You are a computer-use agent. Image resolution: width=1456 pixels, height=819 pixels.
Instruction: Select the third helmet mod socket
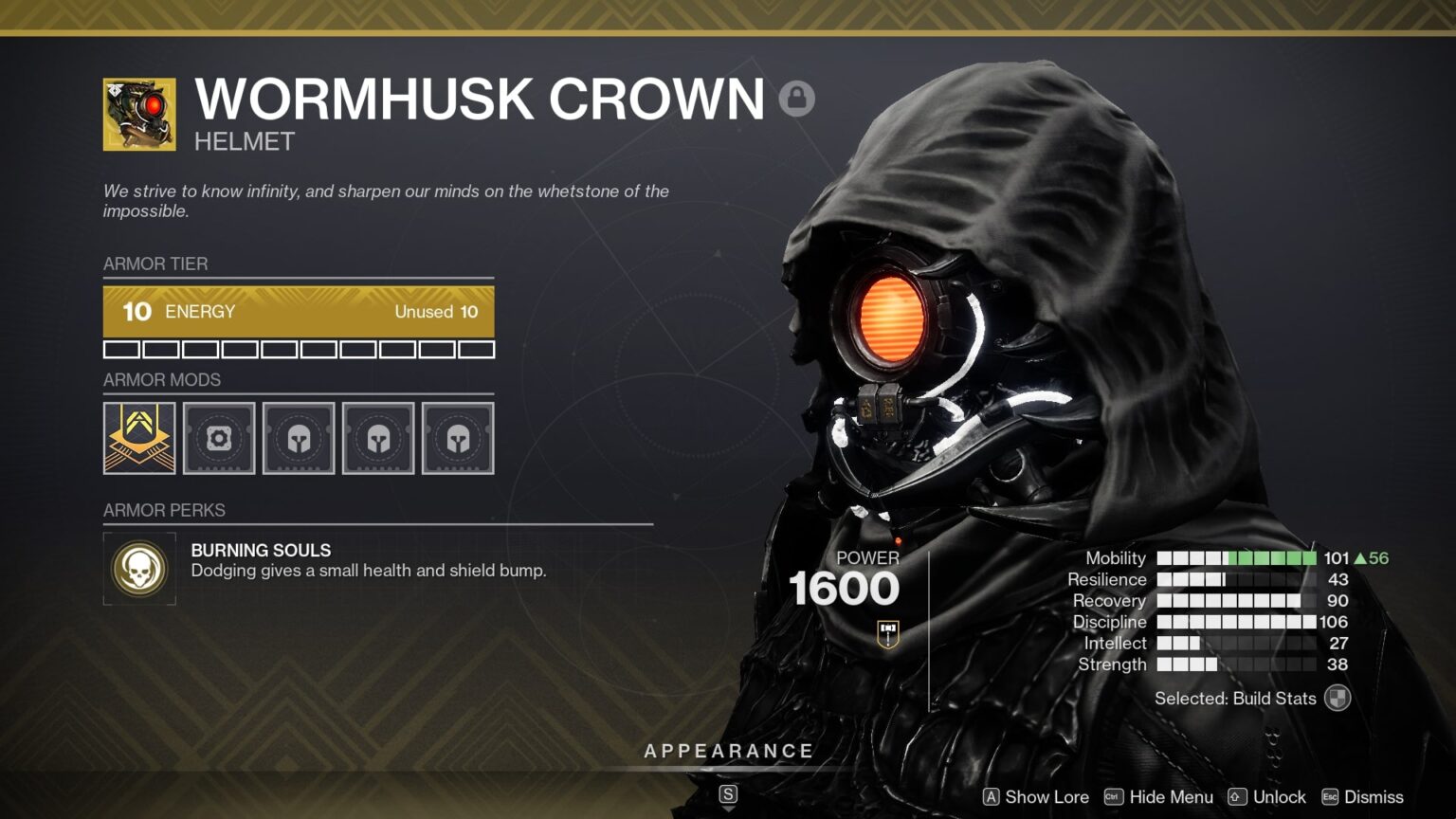[x=458, y=437]
